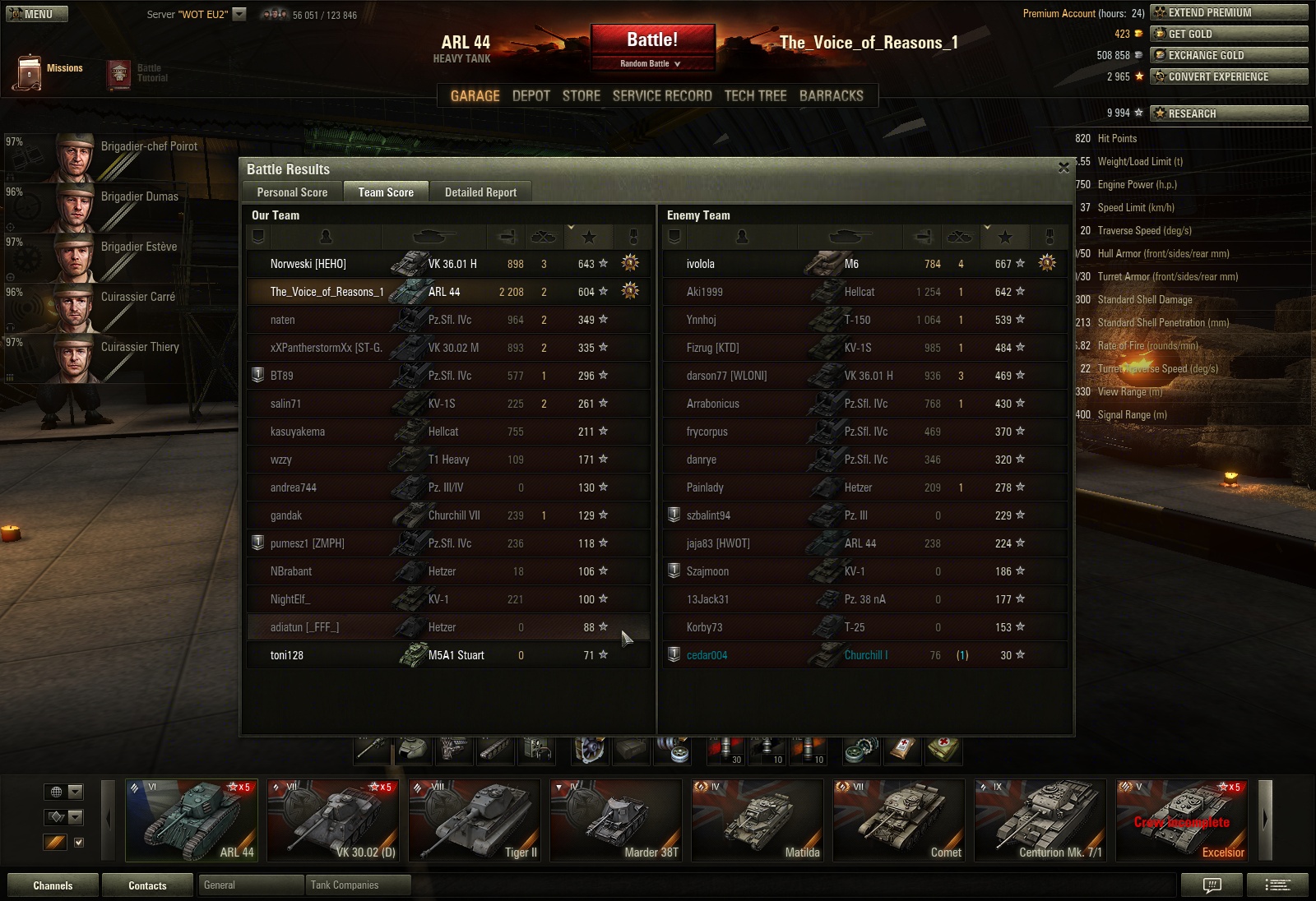Open the Random Battle mode dropdown
Screen dimensions: 1316x901
coord(651,63)
